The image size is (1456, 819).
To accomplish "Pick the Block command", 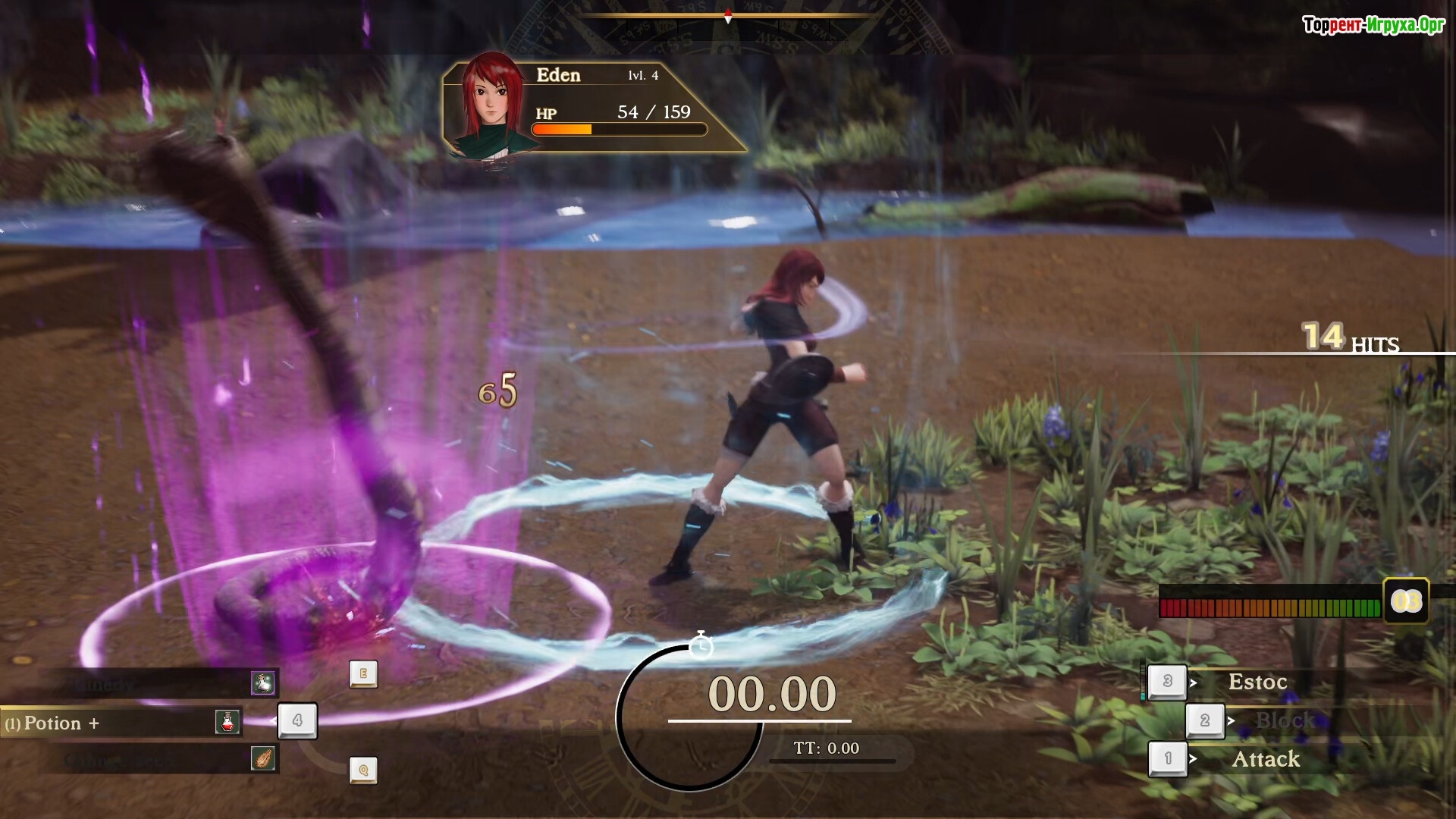I will 1285,720.
